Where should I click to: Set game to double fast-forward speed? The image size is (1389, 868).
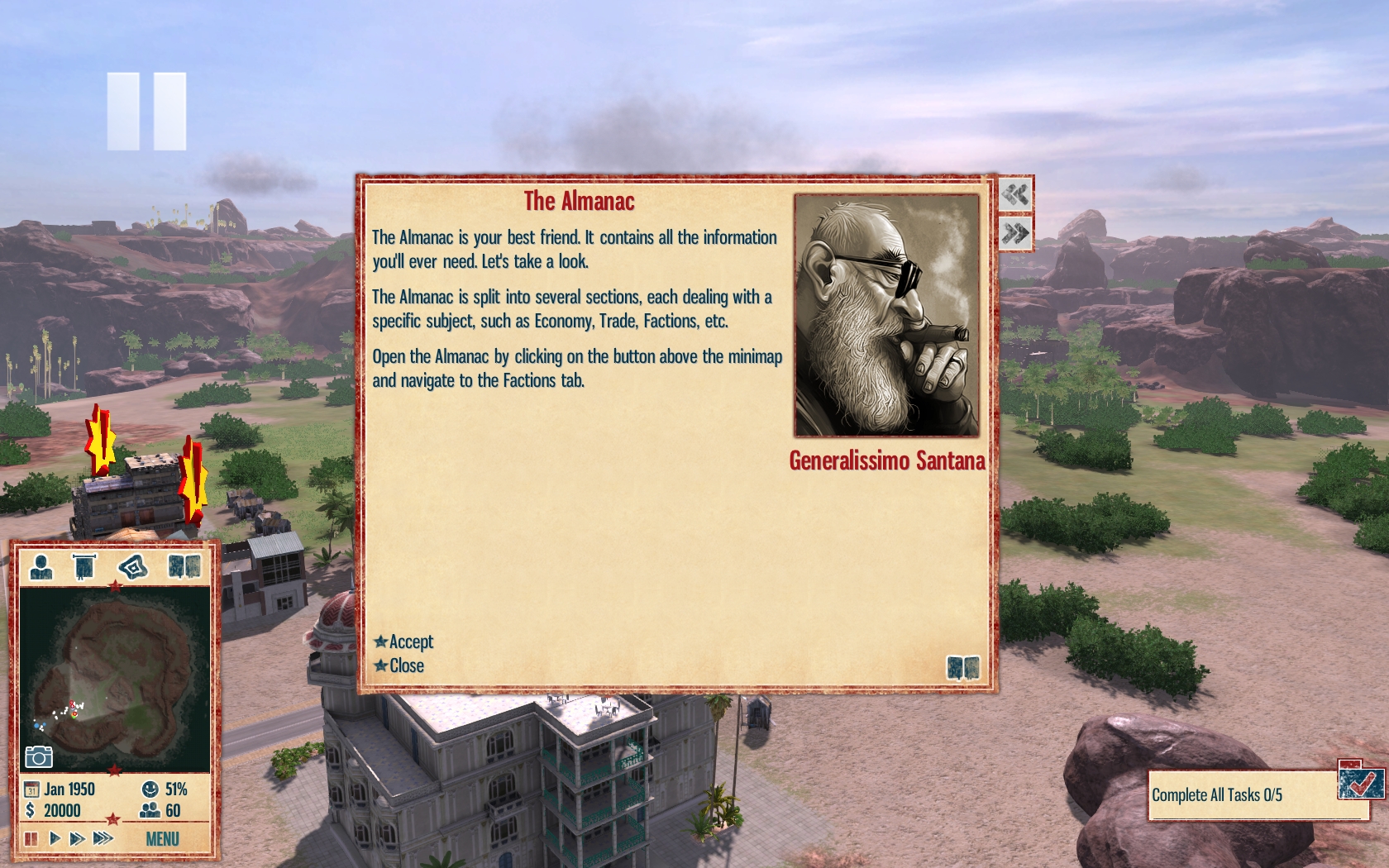[77, 839]
